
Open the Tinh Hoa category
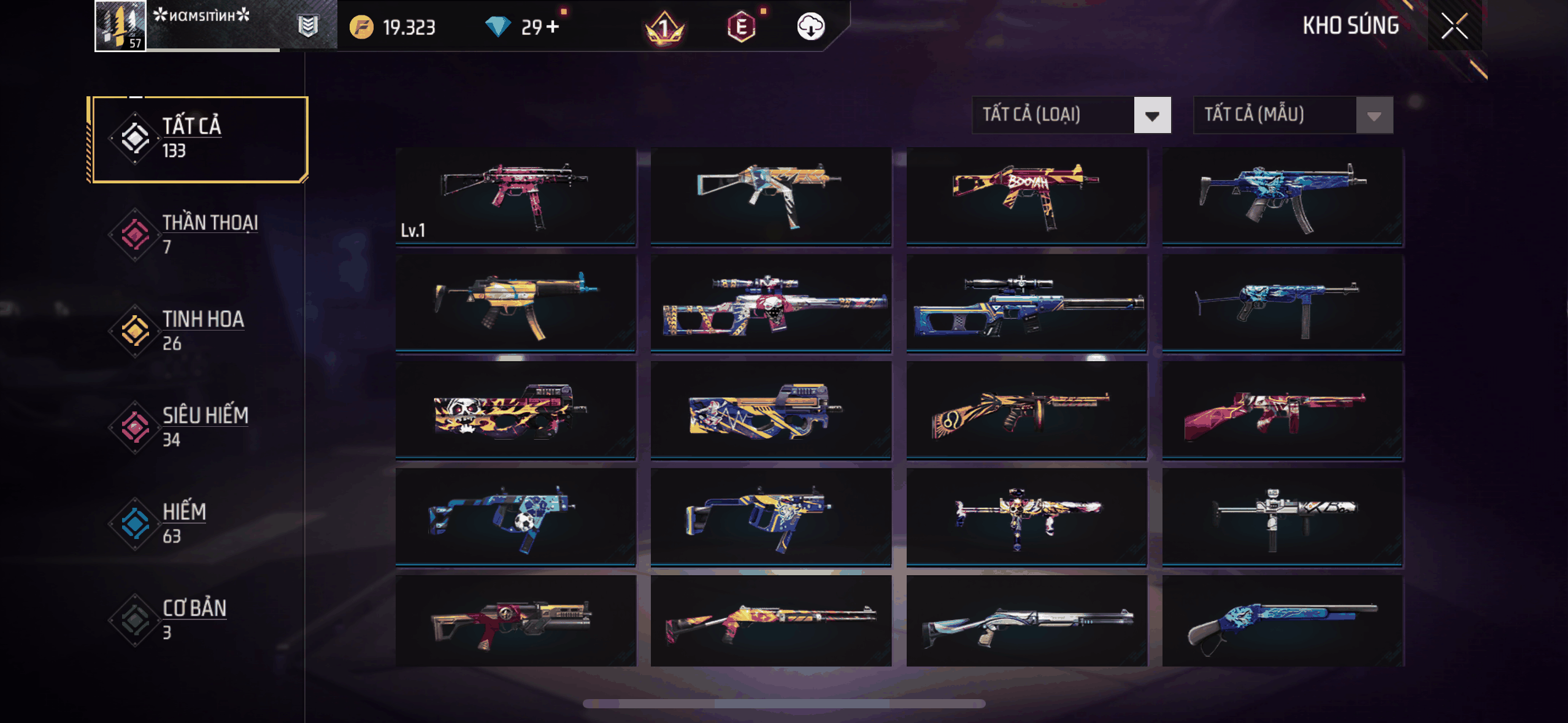tap(198, 331)
